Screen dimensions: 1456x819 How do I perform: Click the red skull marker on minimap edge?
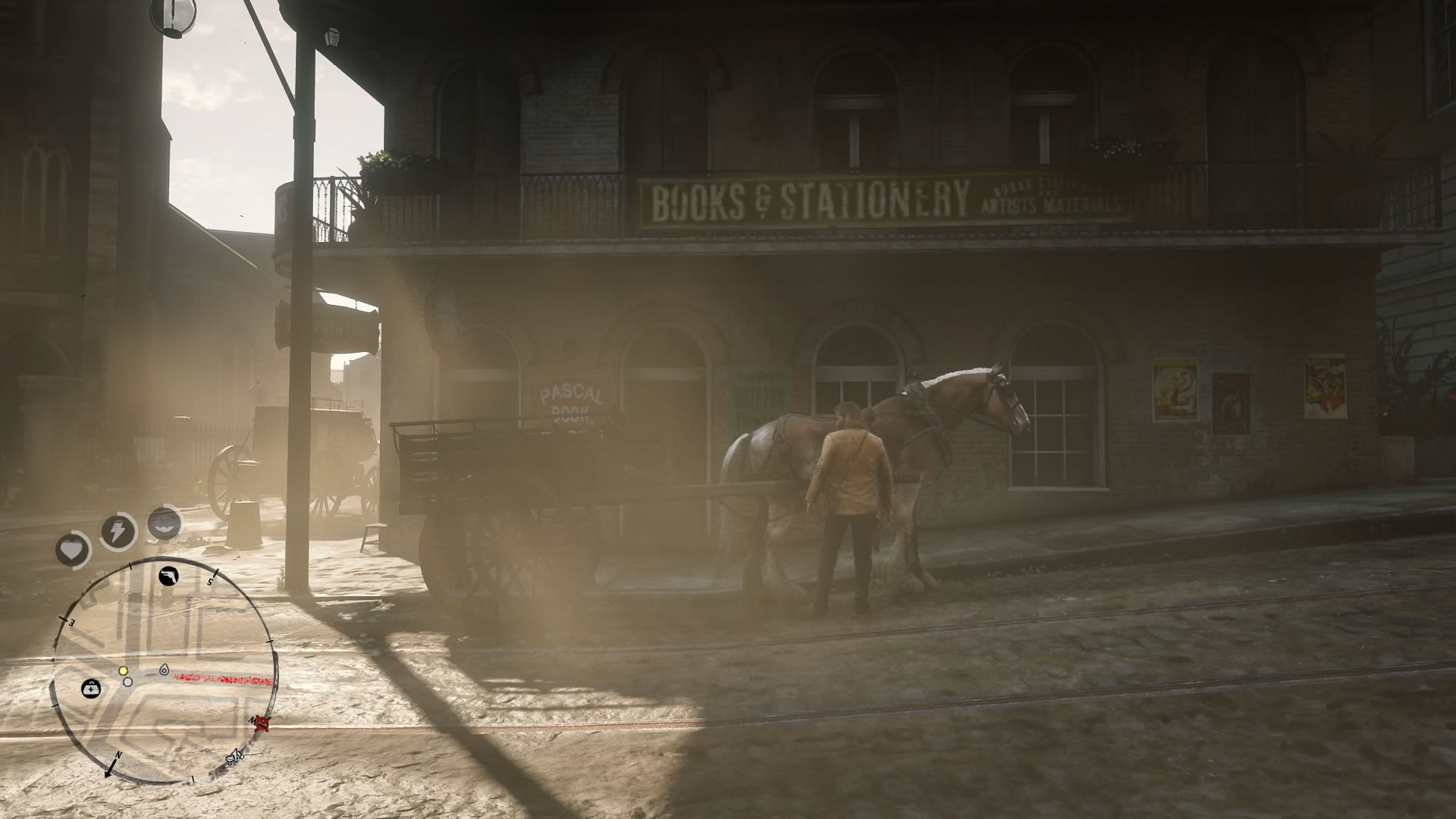coord(263,723)
